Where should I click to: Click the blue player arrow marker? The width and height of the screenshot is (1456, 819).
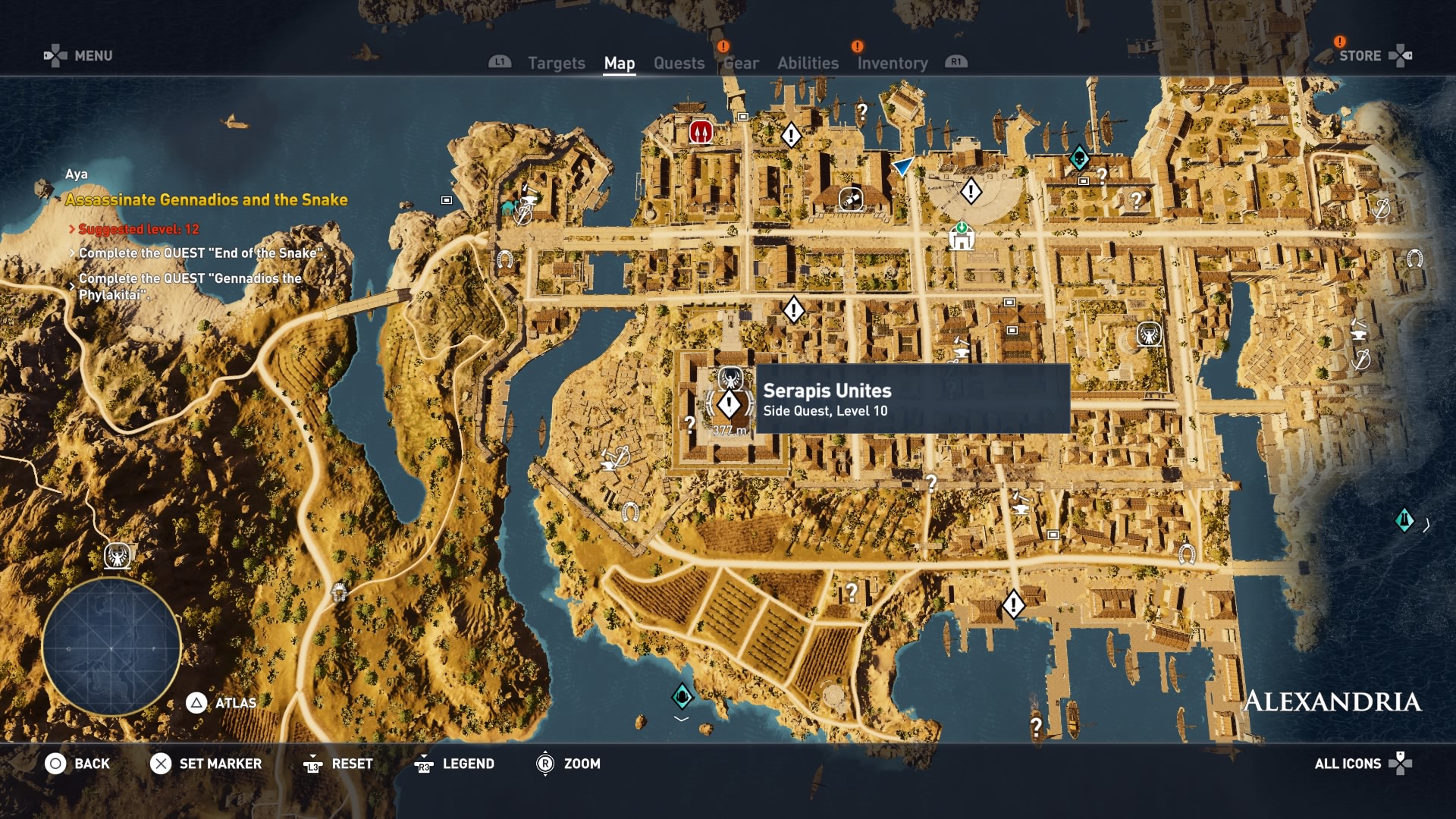point(902,166)
